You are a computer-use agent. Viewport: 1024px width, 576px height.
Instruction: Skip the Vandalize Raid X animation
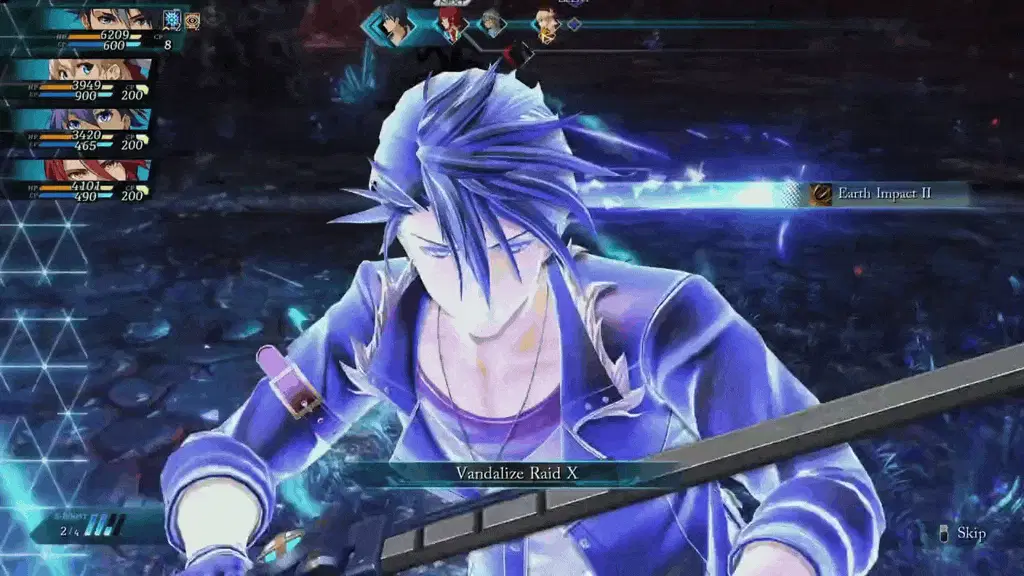963,533
